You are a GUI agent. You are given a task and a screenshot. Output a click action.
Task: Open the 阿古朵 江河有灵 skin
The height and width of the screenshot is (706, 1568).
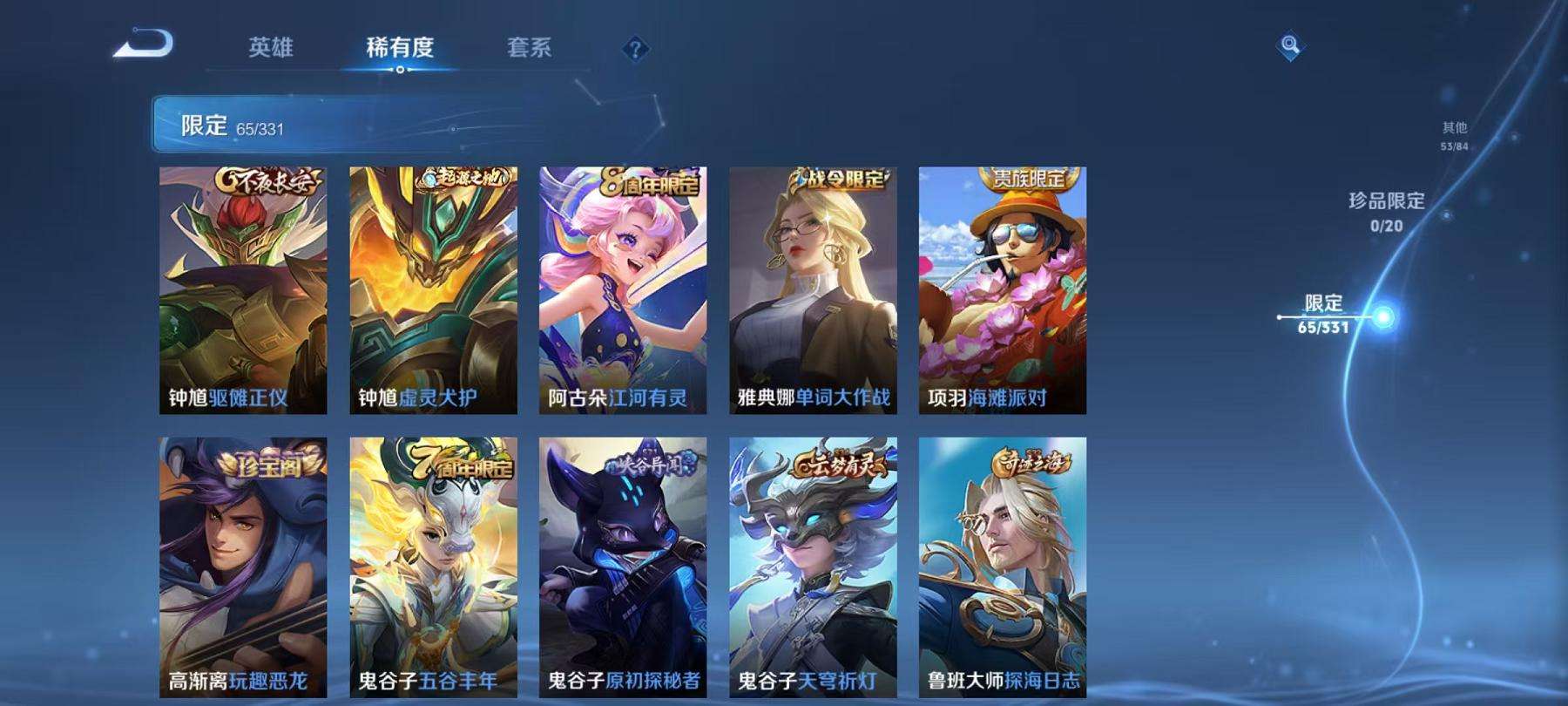tap(624, 288)
